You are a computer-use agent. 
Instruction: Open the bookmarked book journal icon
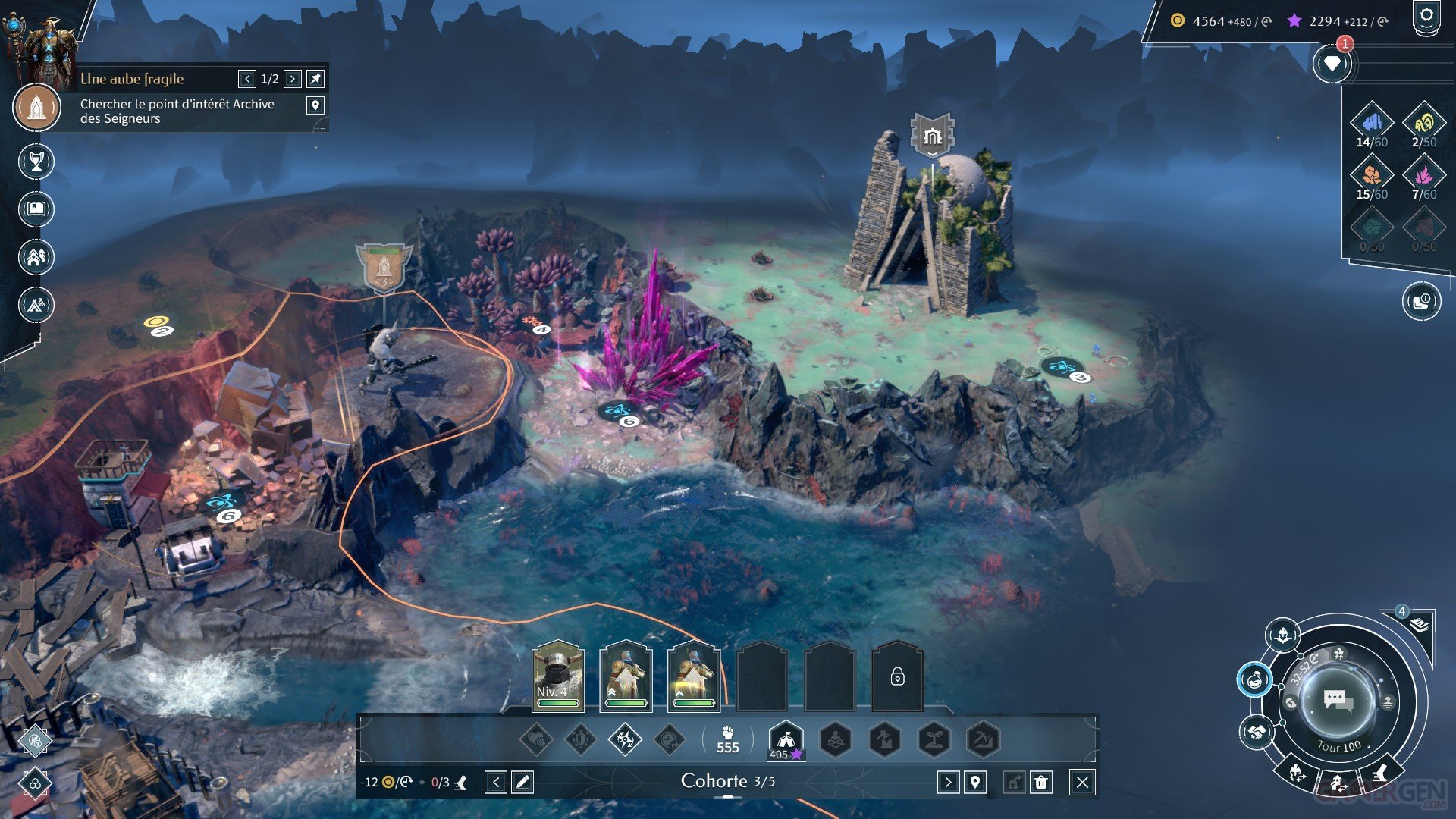36,209
